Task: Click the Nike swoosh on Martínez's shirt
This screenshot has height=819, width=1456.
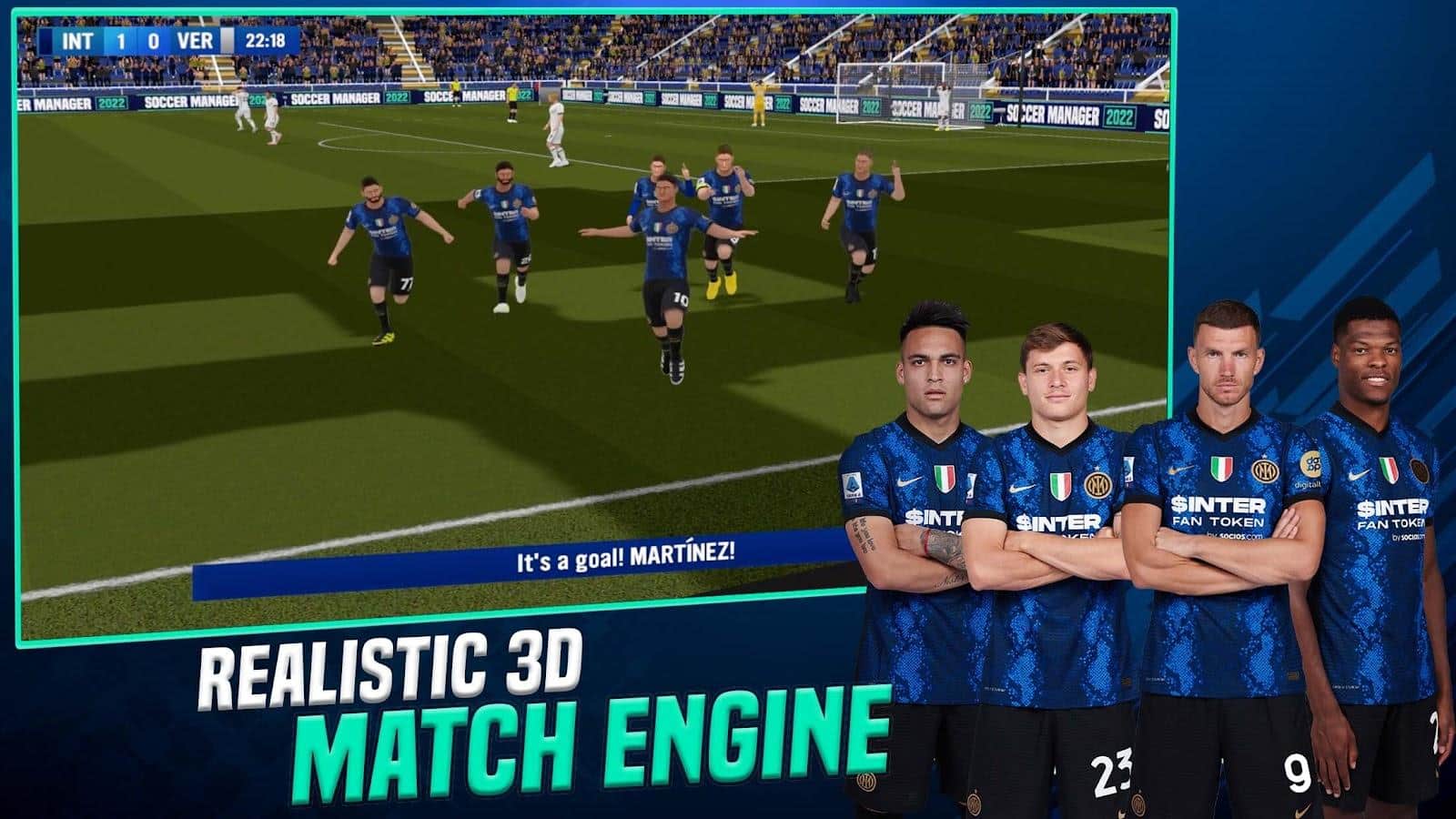Action: (906, 480)
